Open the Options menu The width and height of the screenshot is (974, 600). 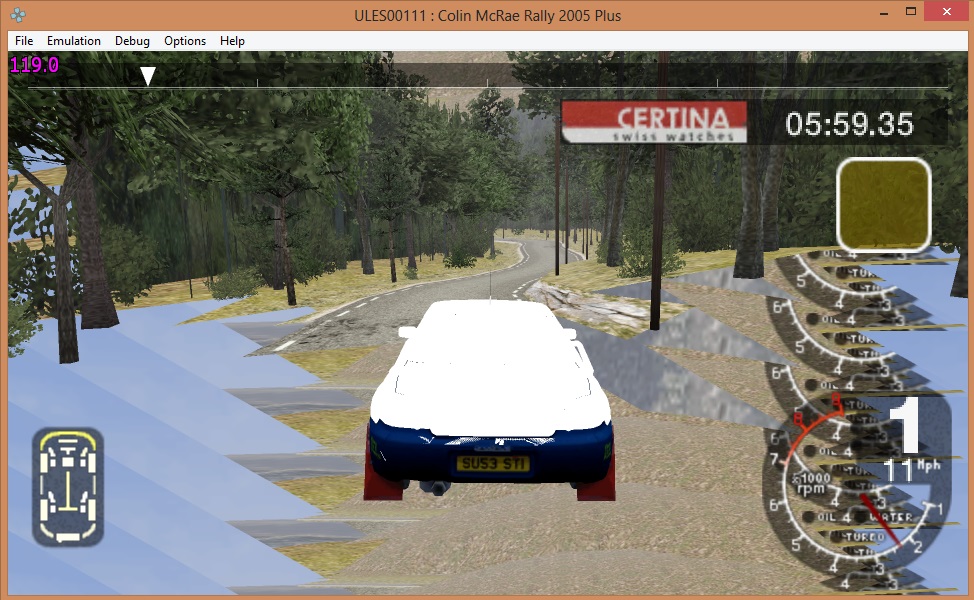pos(185,41)
